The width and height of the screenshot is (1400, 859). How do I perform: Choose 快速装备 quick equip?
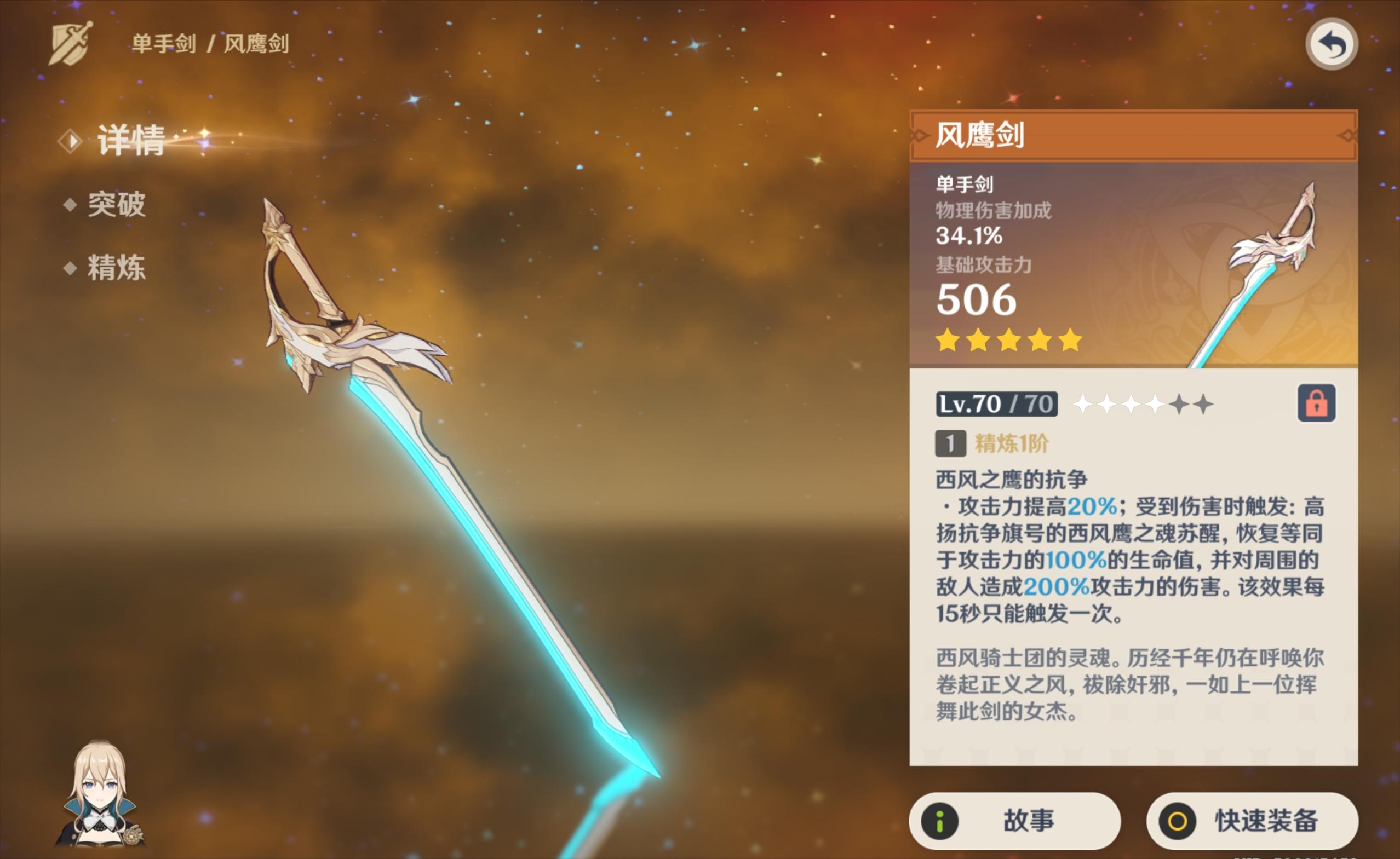tap(1252, 821)
